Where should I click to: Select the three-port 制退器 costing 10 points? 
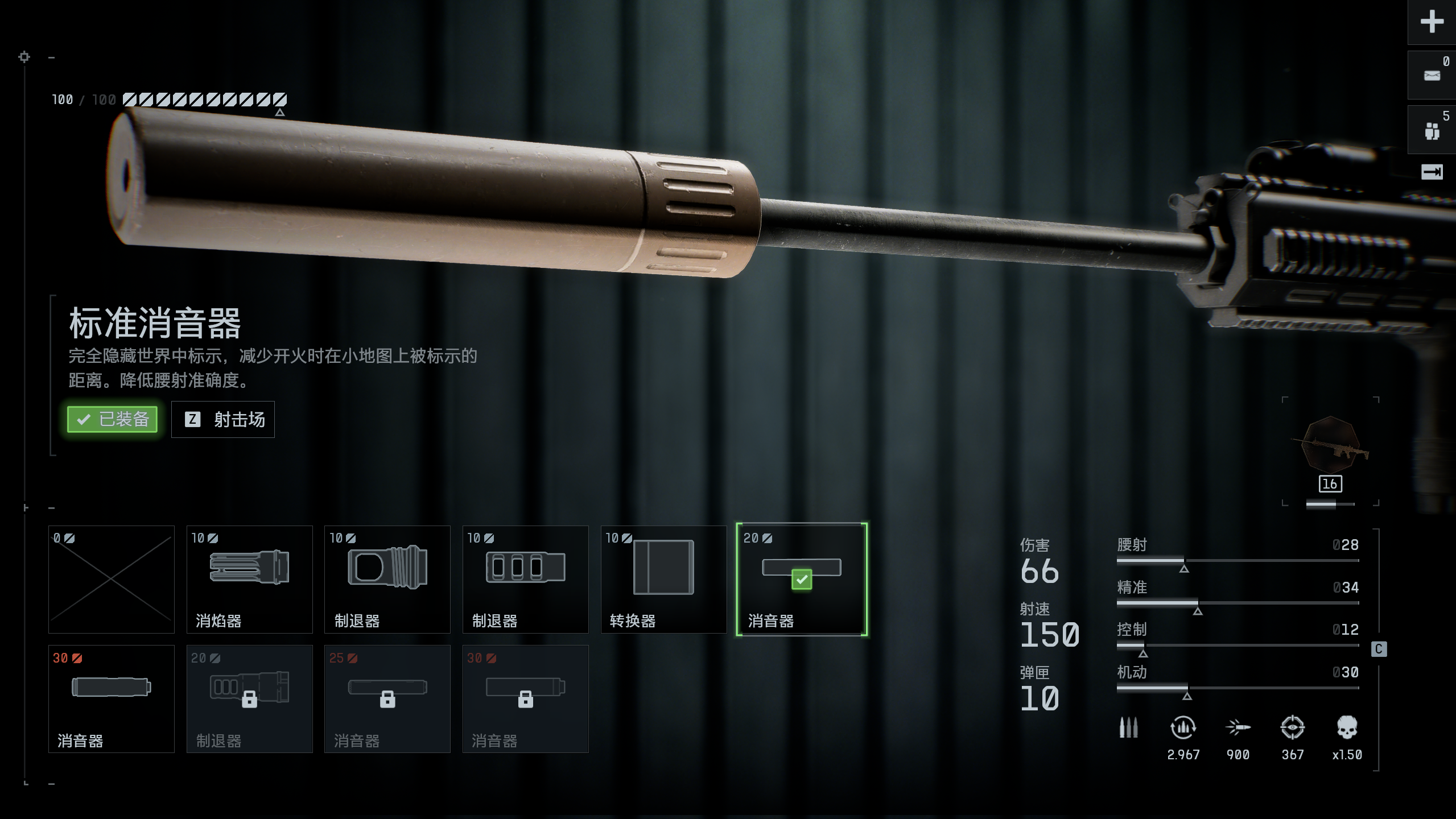point(525,579)
